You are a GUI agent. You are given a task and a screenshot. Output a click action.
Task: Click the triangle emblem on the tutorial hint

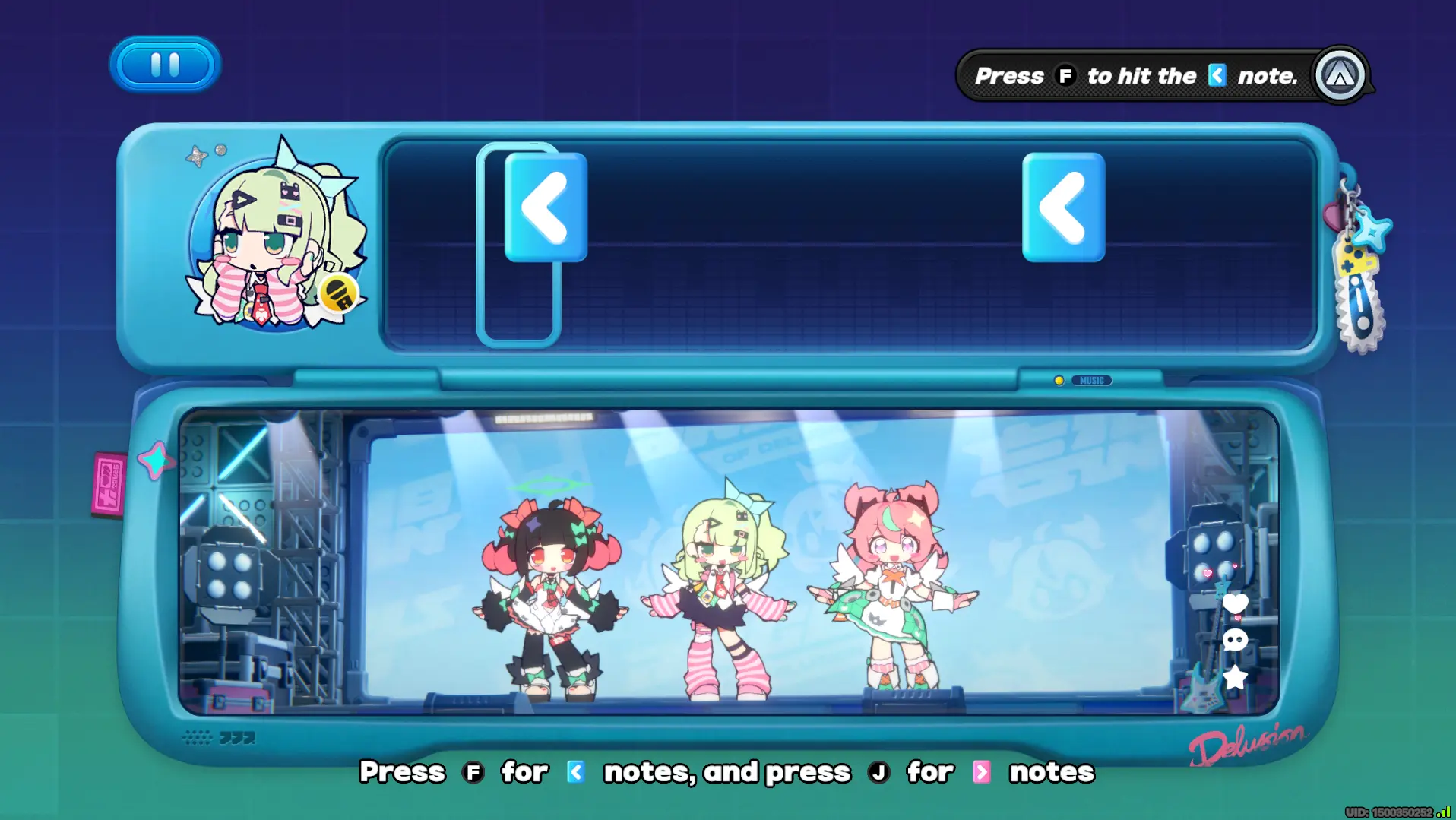[1340, 75]
